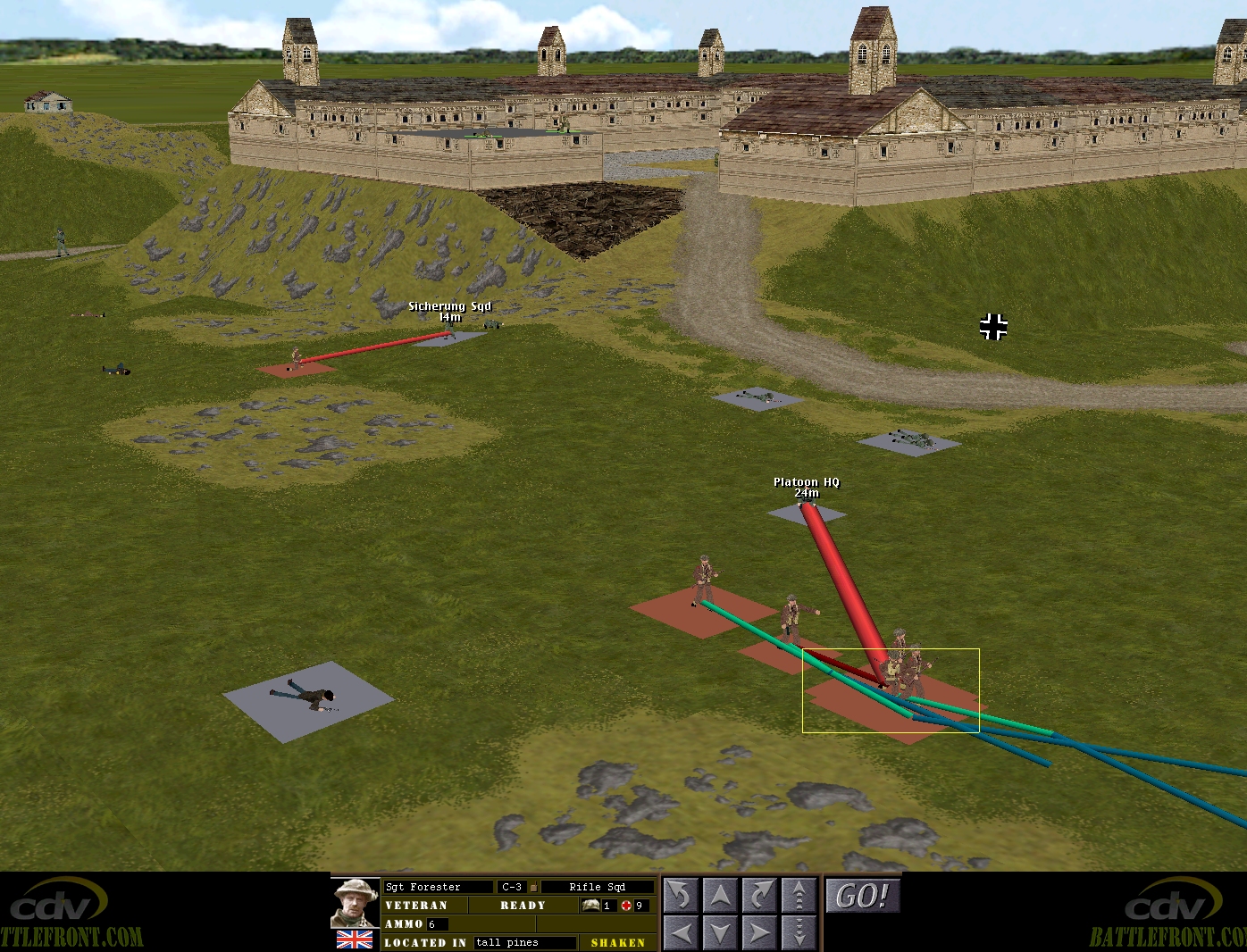The width and height of the screenshot is (1247, 952).
Task: Click Sgt Forester's portrait
Action: (356, 904)
